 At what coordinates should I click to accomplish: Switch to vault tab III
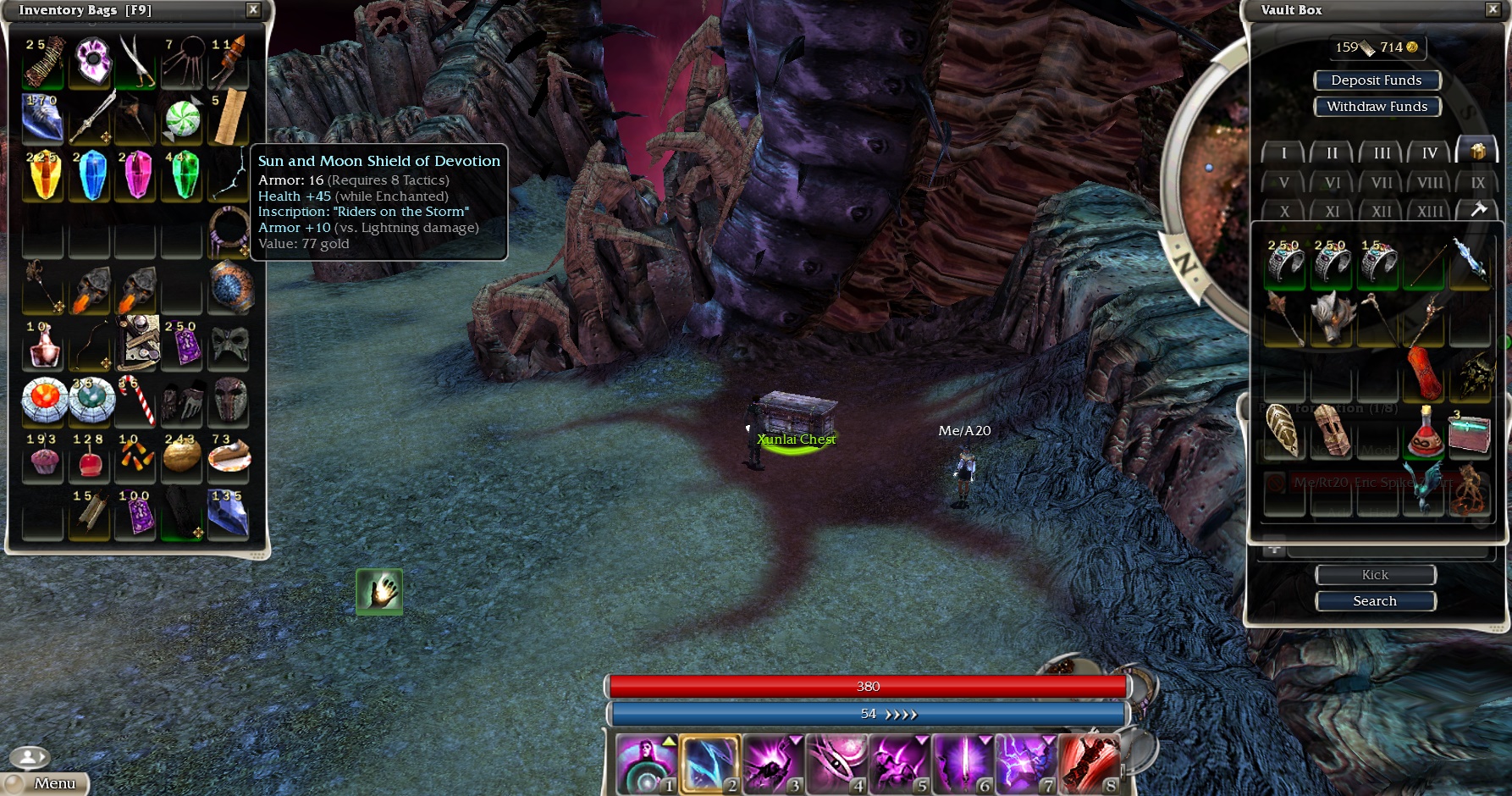click(1382, 153)
